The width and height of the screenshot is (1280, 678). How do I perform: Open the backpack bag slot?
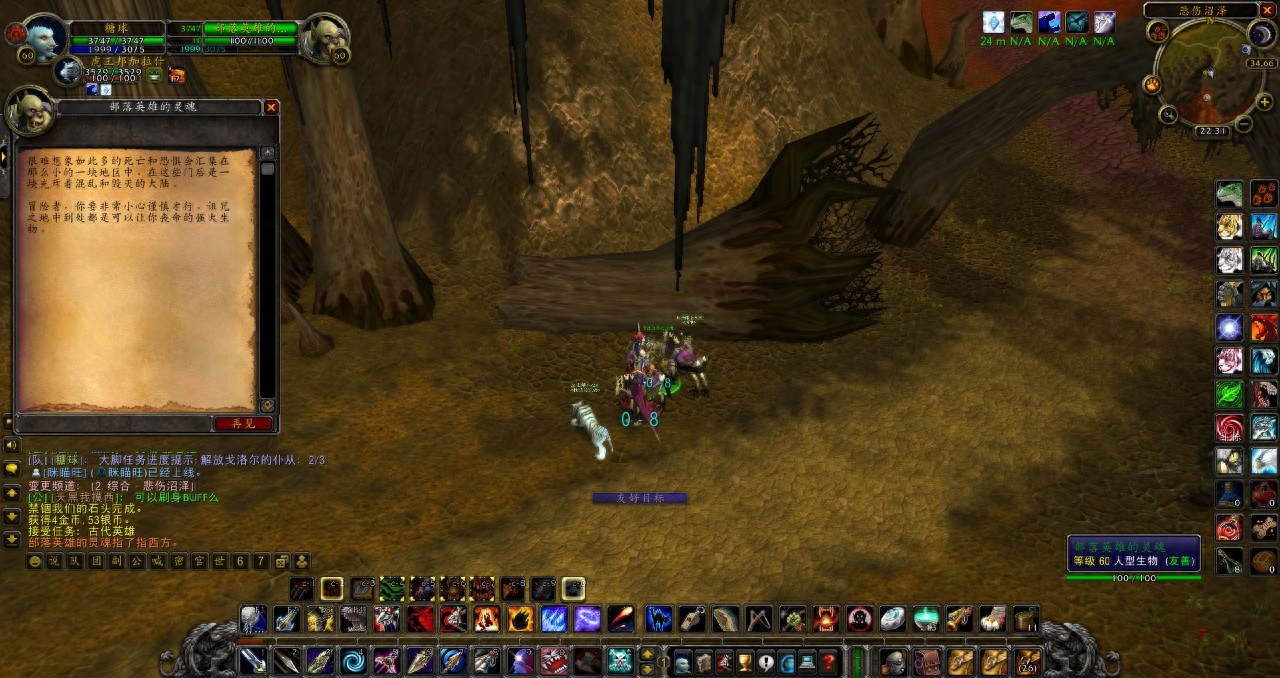(x=1027, y=661)
